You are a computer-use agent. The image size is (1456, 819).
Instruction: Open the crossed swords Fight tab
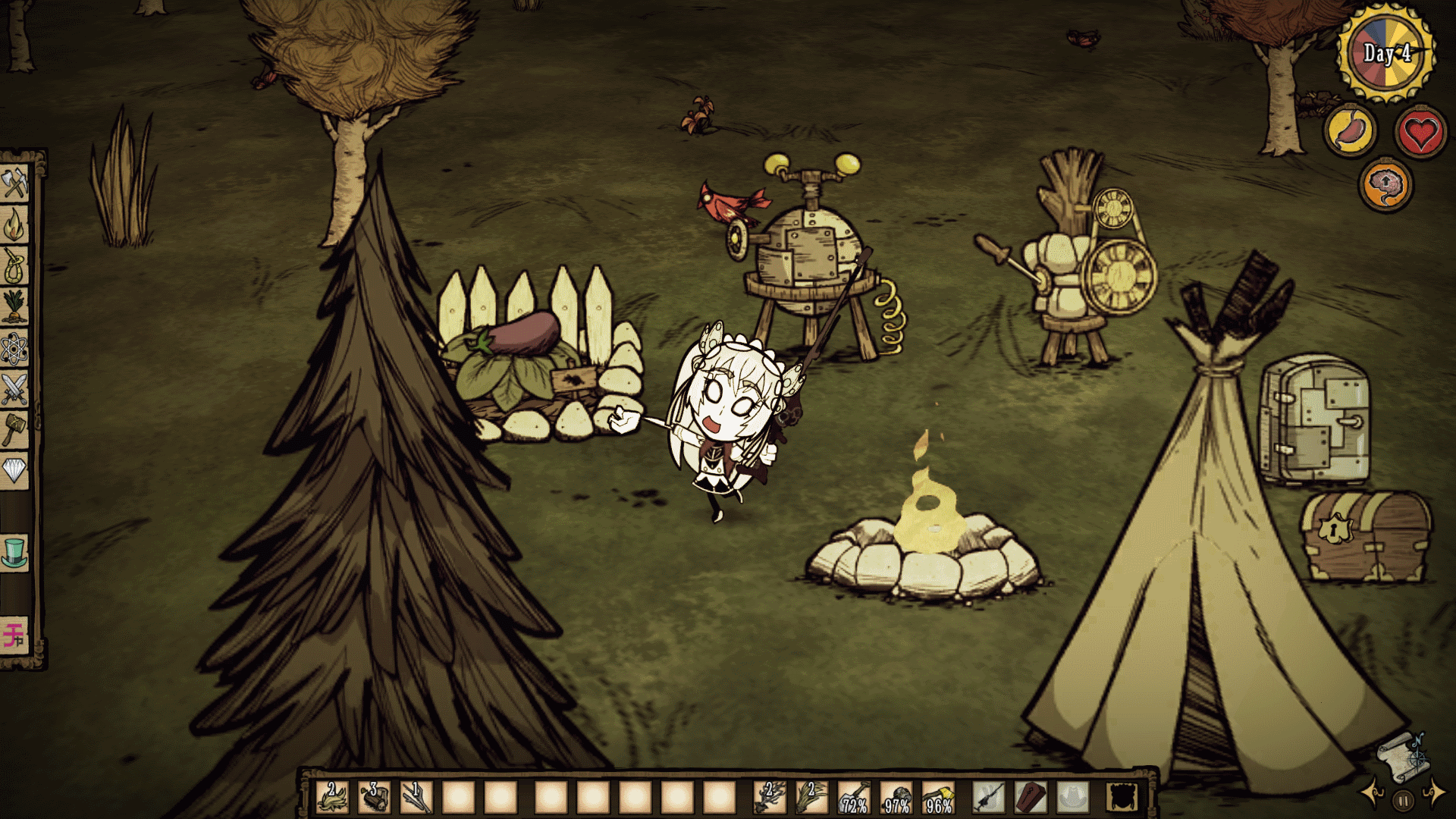15,389
